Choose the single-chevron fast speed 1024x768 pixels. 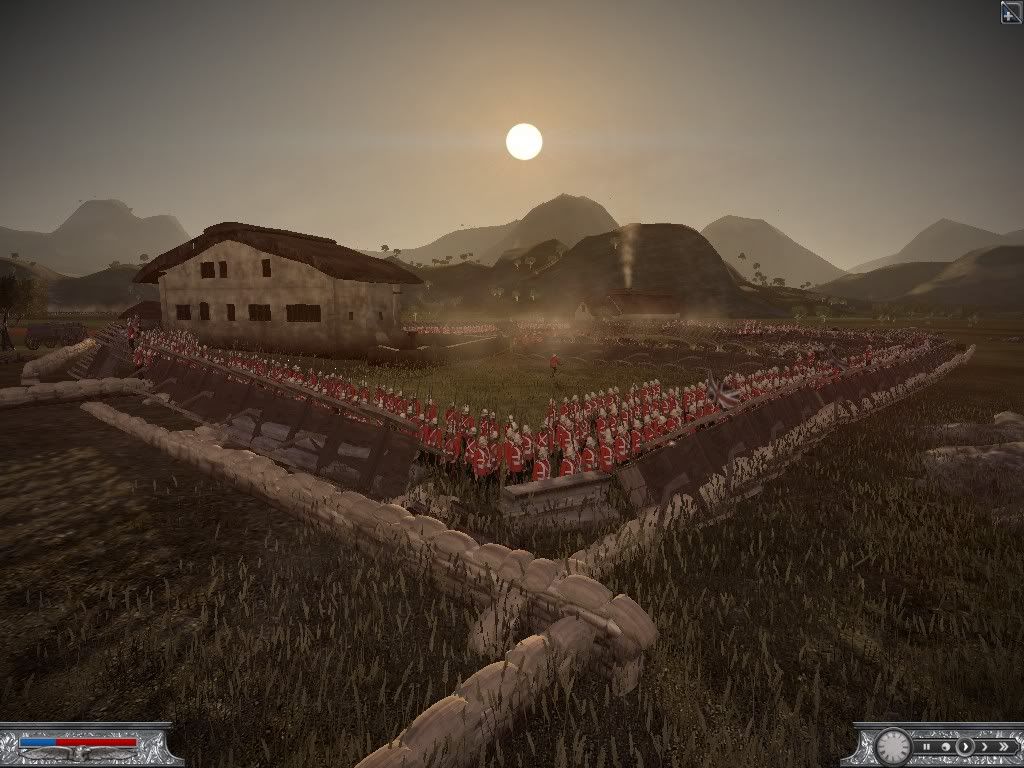(985, 747)
